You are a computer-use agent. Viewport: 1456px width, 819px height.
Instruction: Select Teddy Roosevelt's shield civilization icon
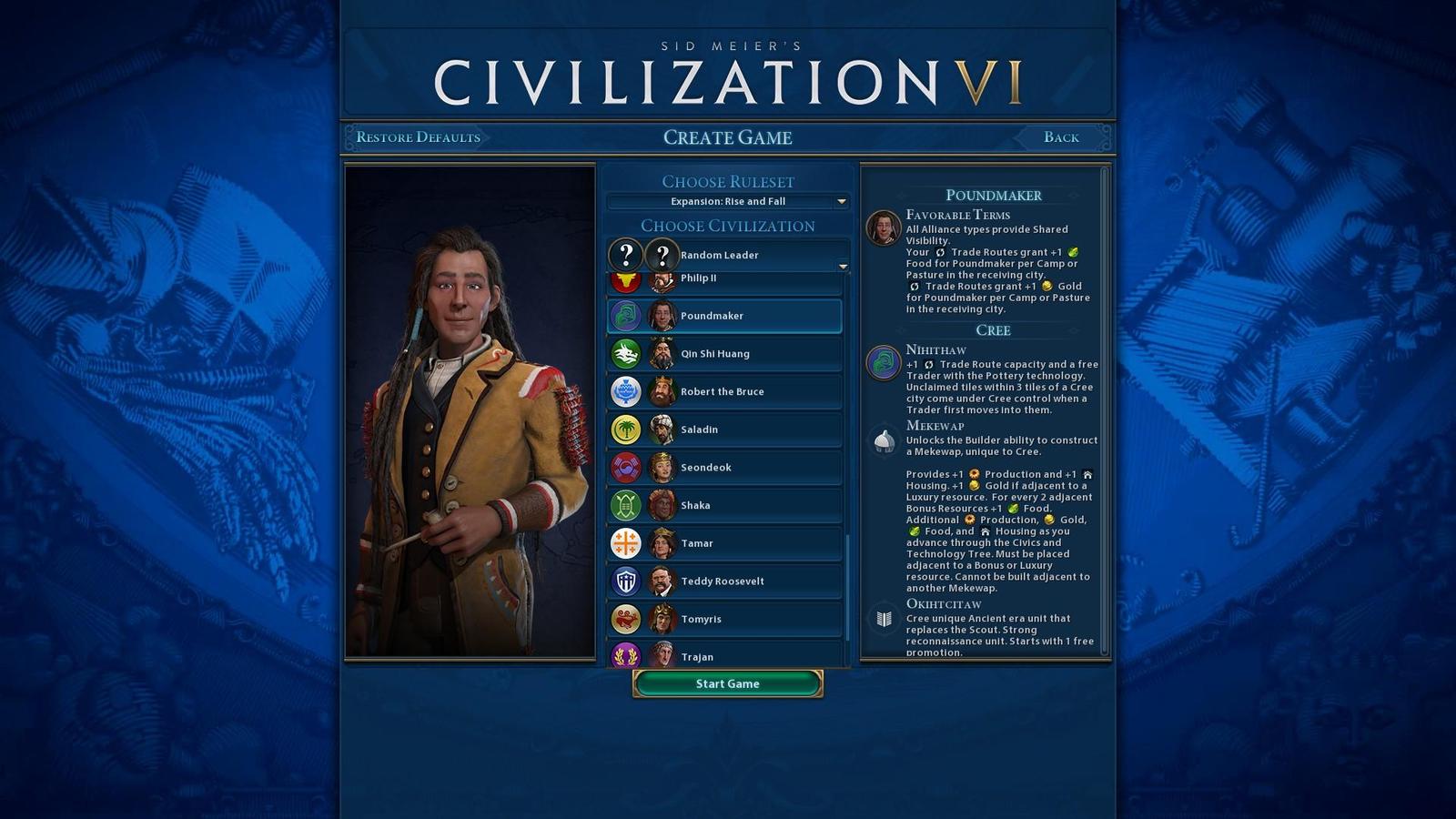625,581
